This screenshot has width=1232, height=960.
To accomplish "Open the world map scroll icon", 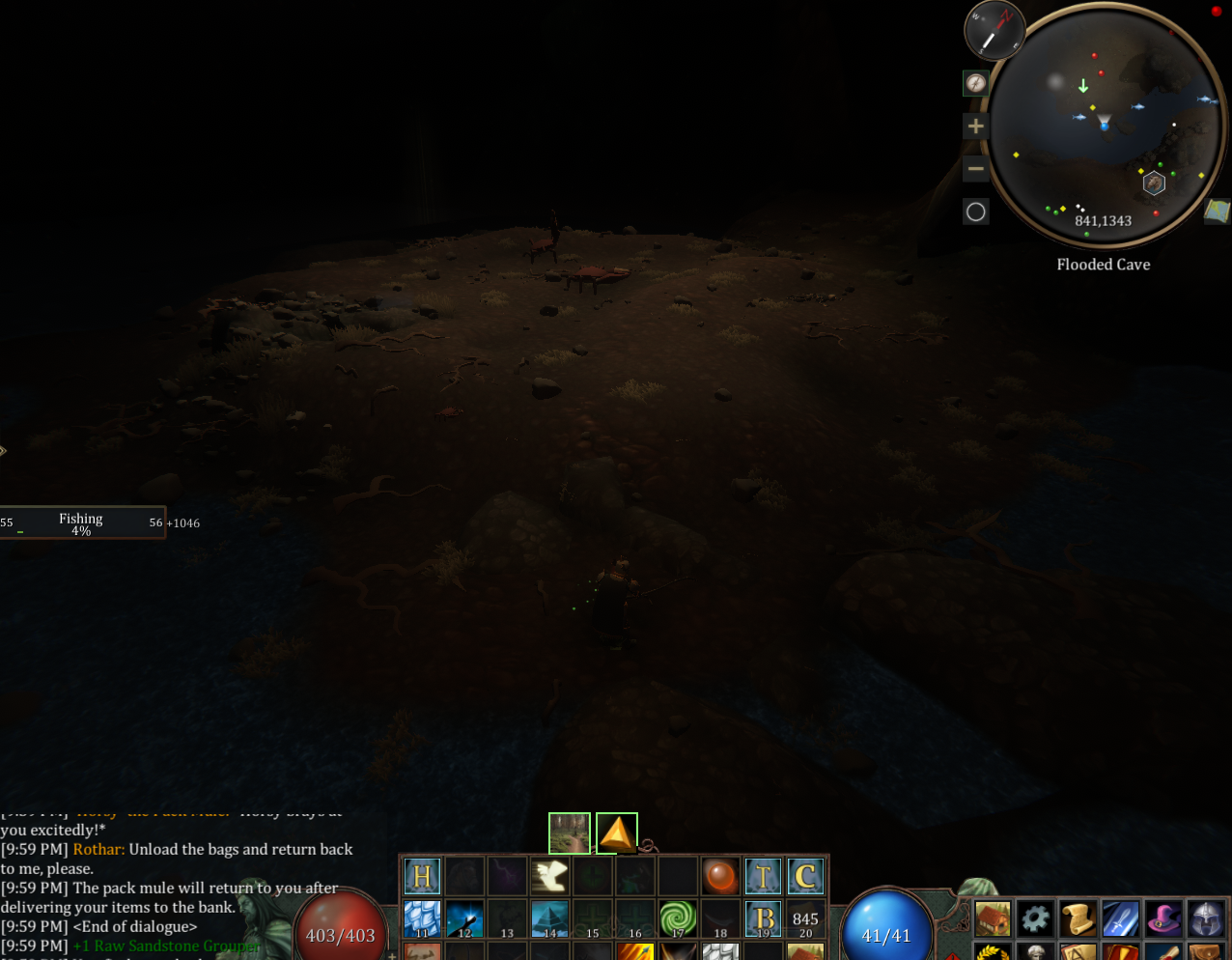I will pos(1217,211).
